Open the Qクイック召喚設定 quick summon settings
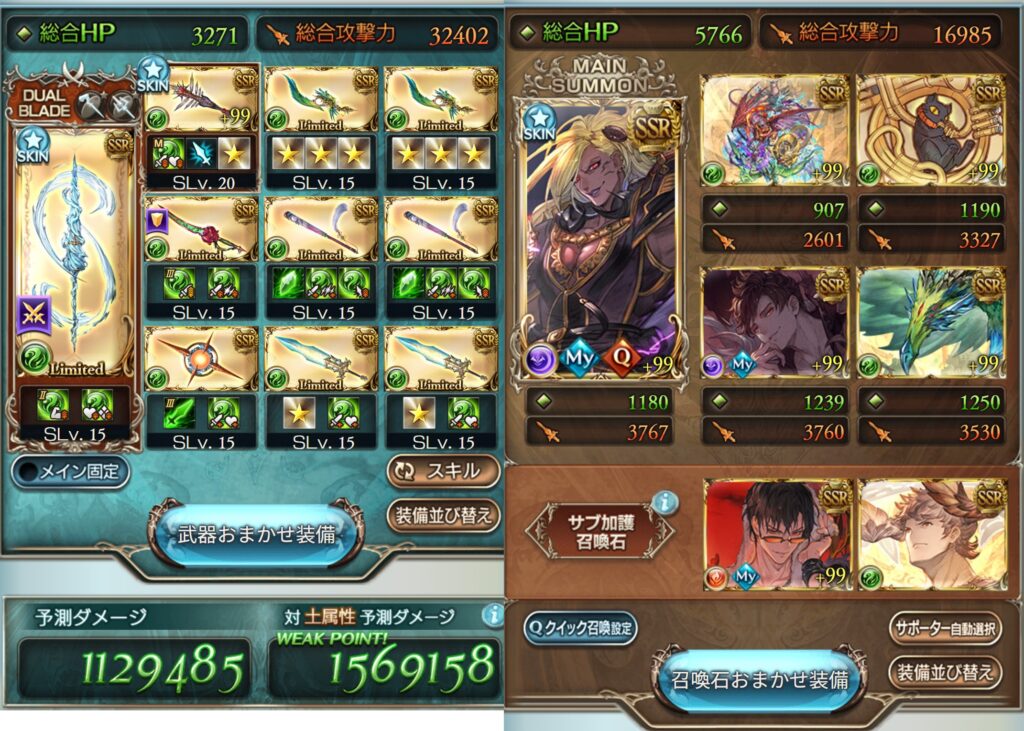Viewport: 1024px width, 731px height. point(580,628)
